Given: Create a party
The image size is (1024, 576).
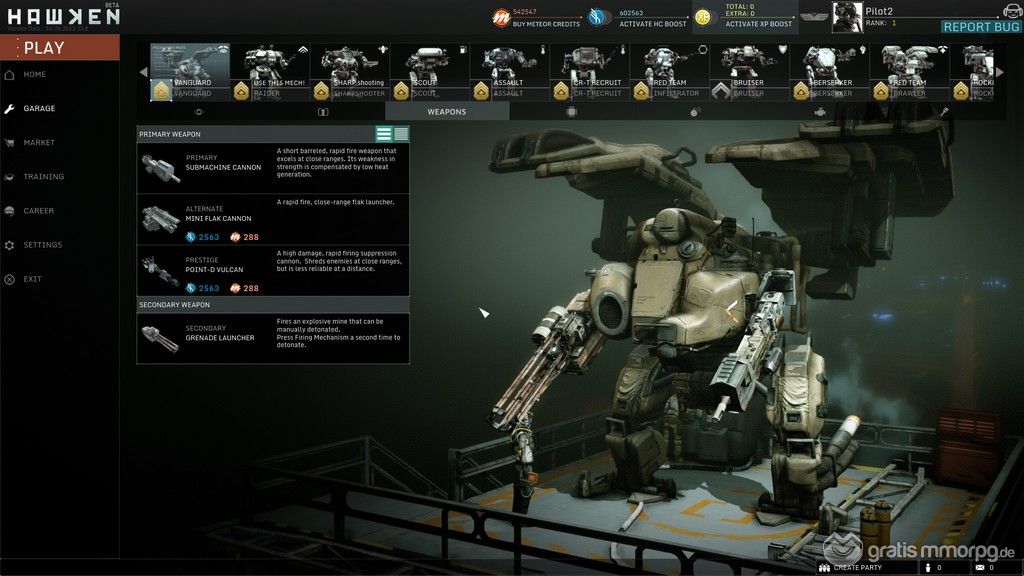Looking at the screenshot, I should click(852, 568).
